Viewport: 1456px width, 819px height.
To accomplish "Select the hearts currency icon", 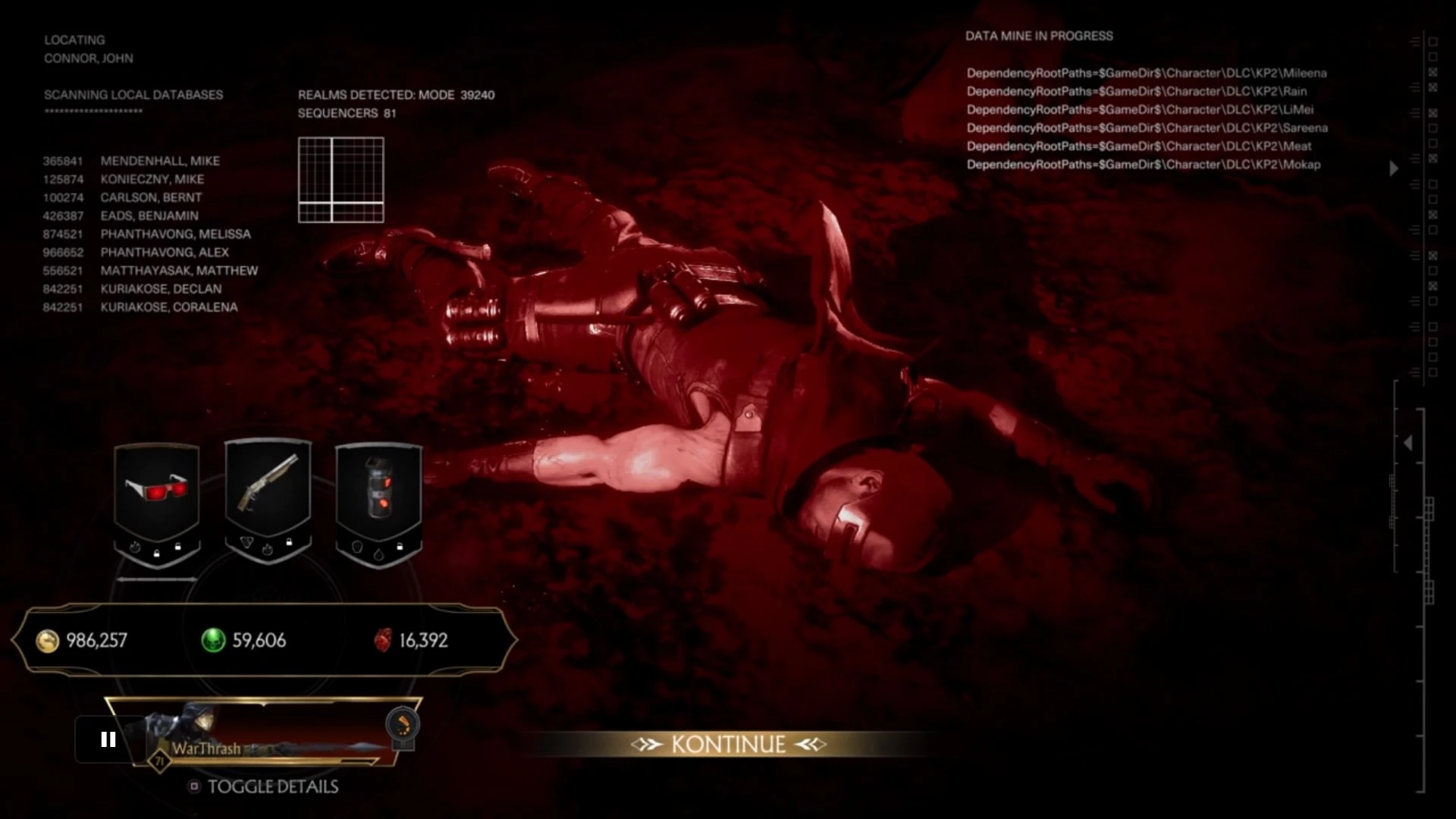I will 385,641.
